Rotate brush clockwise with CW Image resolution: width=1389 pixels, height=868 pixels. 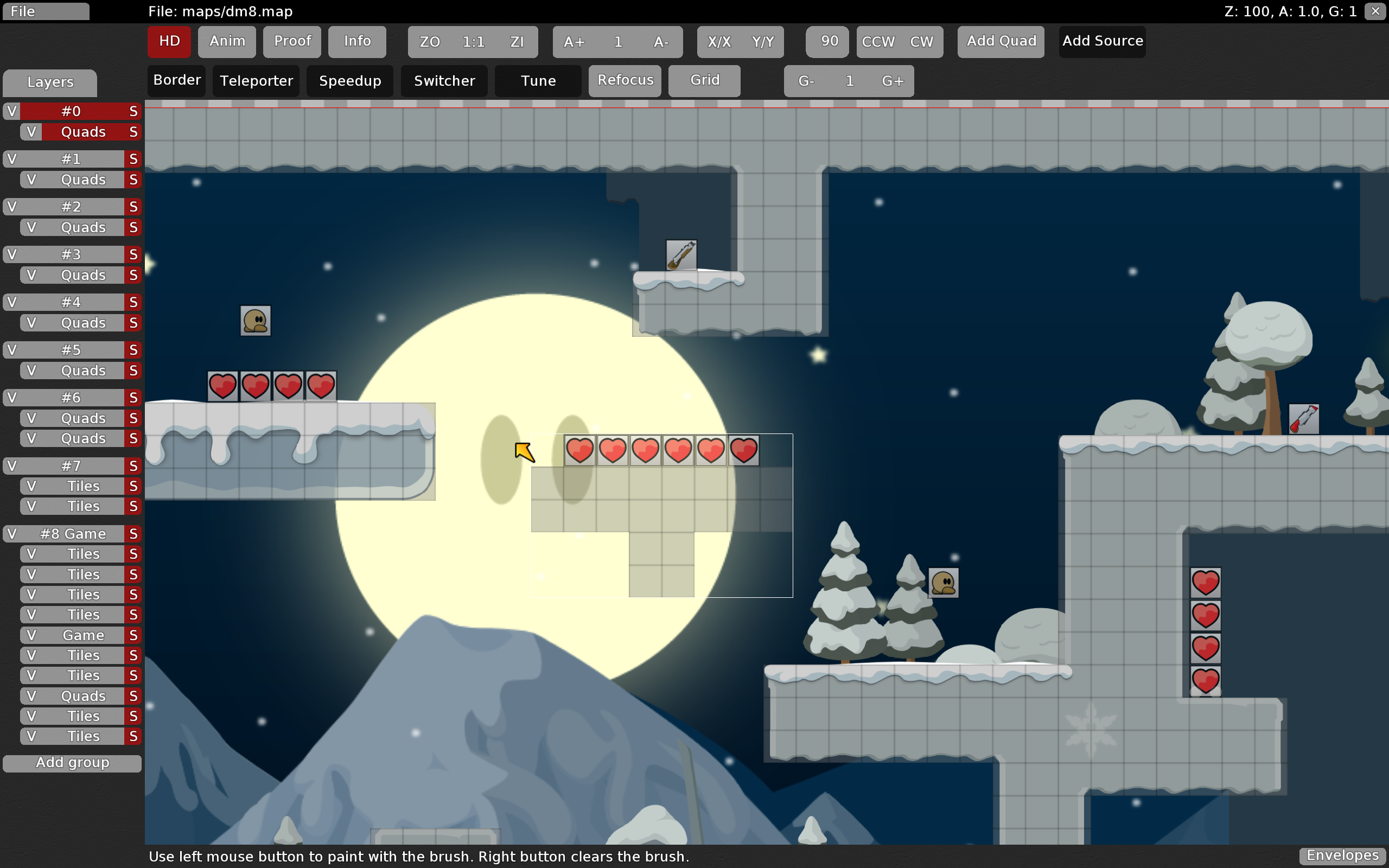921,42
